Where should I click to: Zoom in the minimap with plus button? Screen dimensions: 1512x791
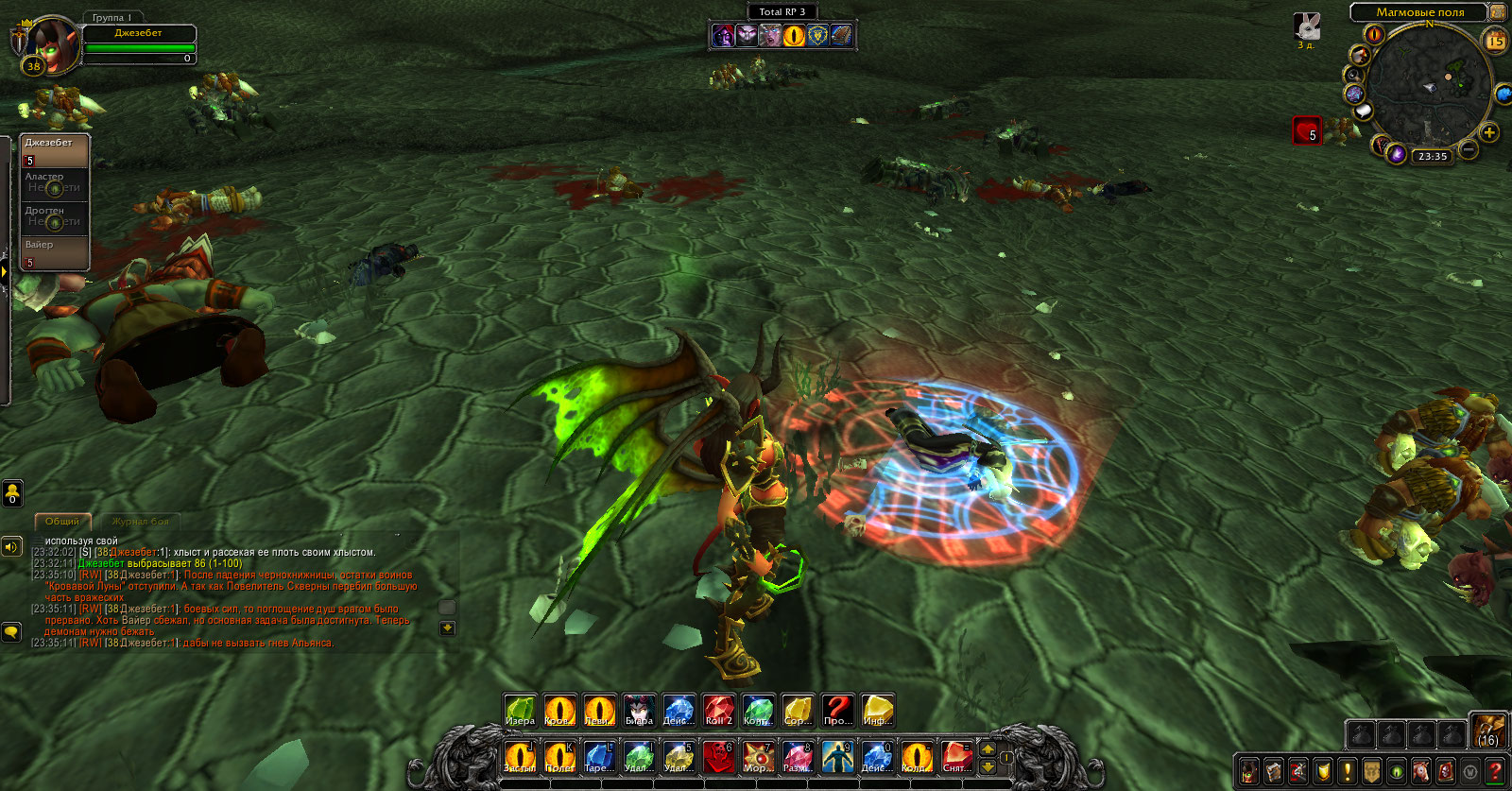pos(1489,132)
